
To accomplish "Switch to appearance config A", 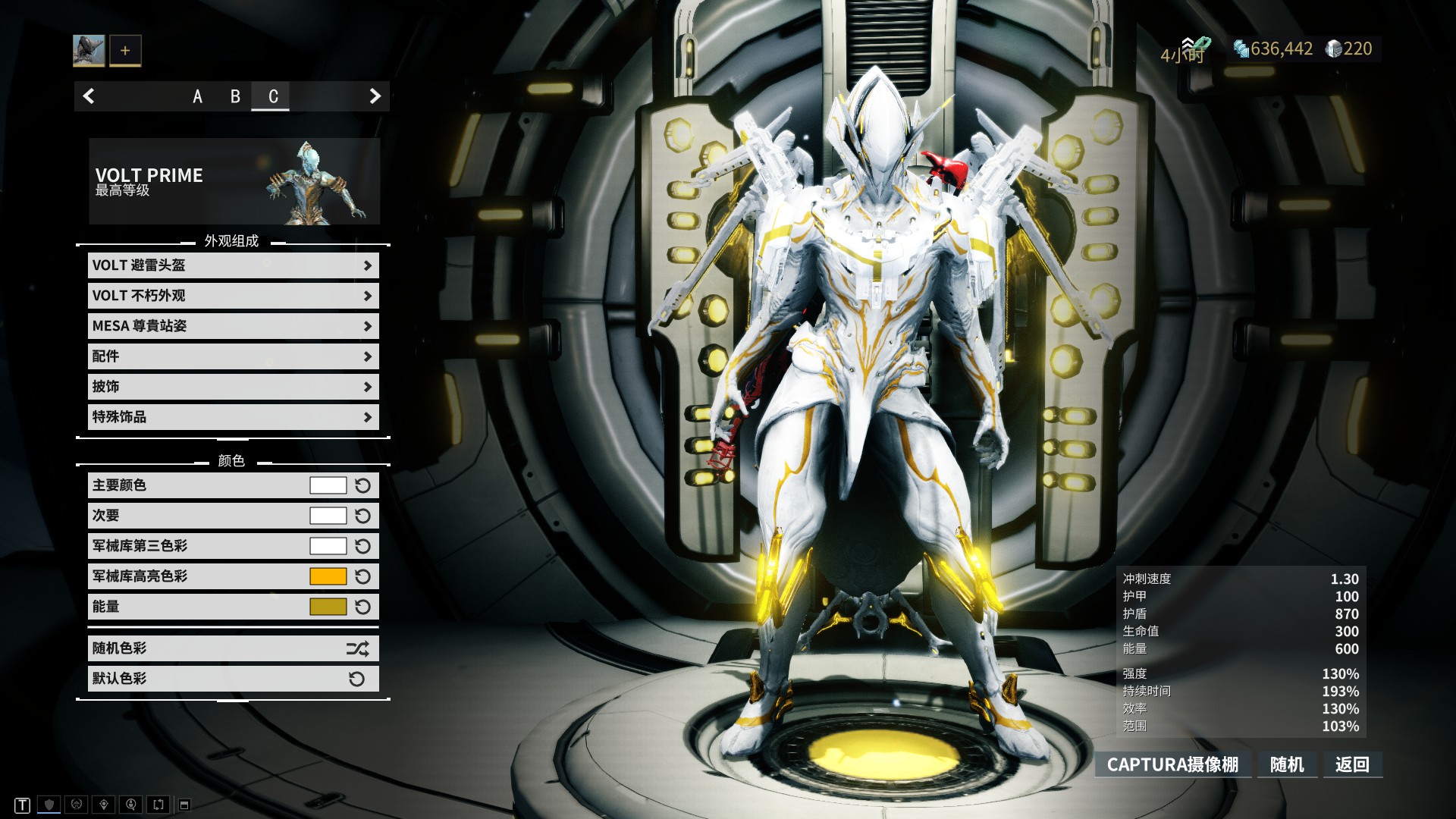I will 197,96.
